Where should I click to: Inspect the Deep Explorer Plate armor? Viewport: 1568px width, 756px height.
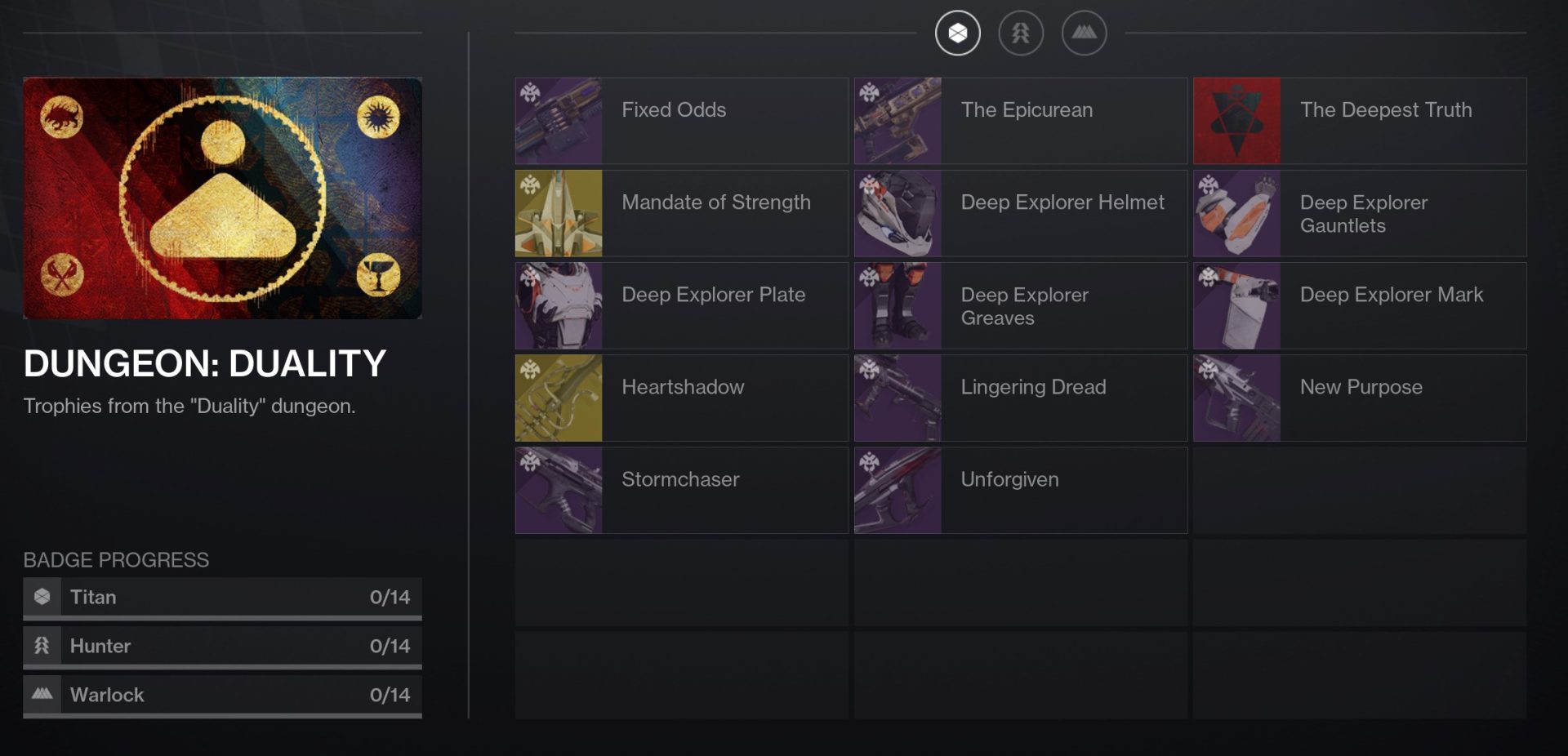tap(681, 305)
